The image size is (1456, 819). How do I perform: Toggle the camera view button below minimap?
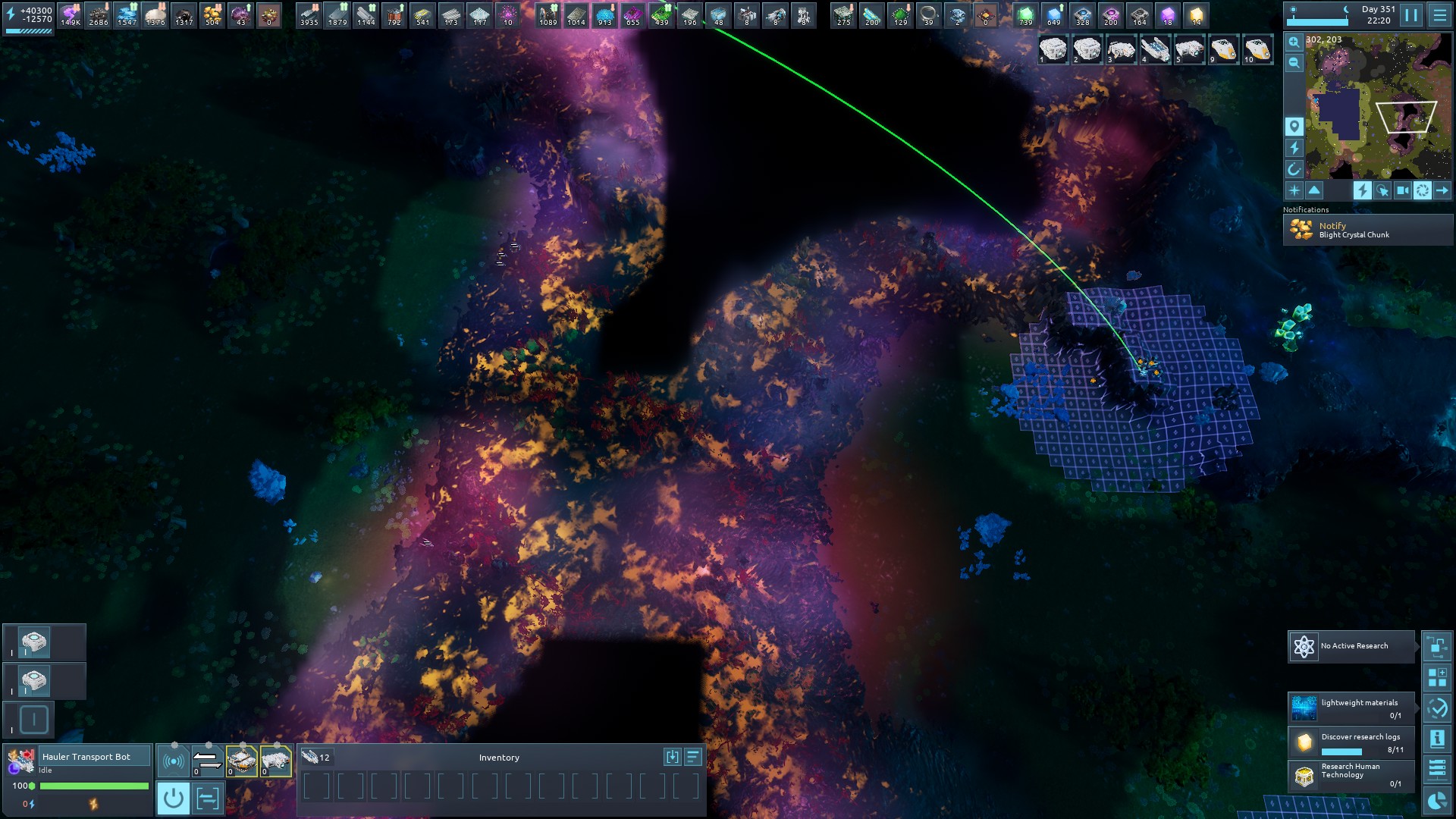pyautogui.click(x=1403, y=190)
